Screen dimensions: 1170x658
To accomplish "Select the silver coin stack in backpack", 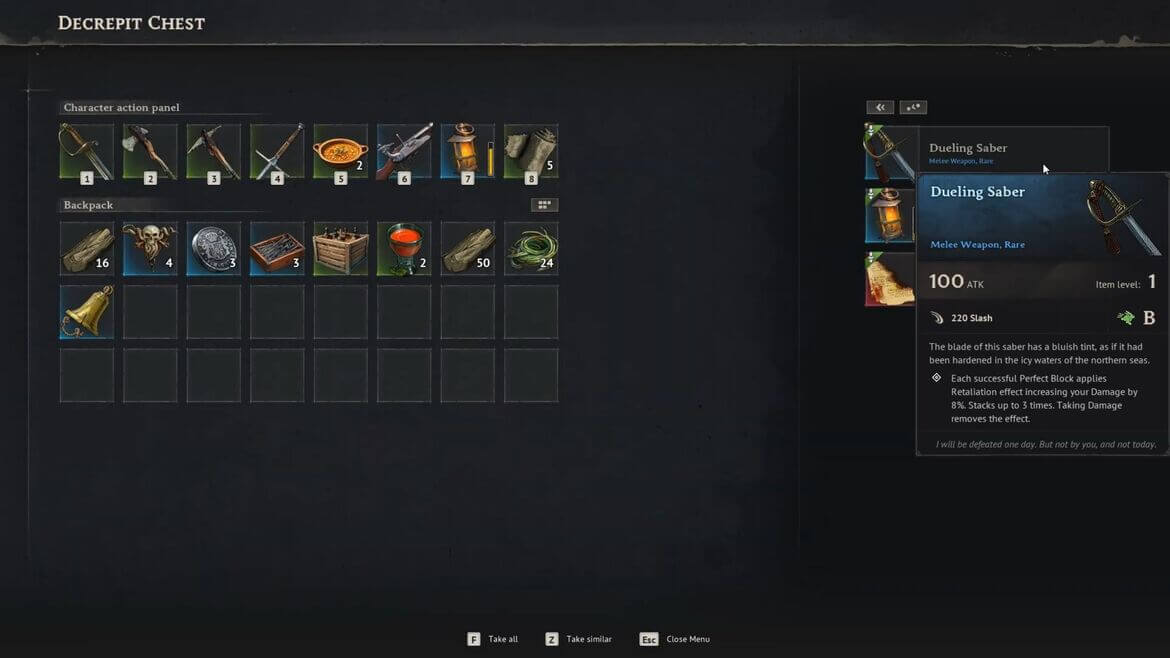I will [213, 248].
